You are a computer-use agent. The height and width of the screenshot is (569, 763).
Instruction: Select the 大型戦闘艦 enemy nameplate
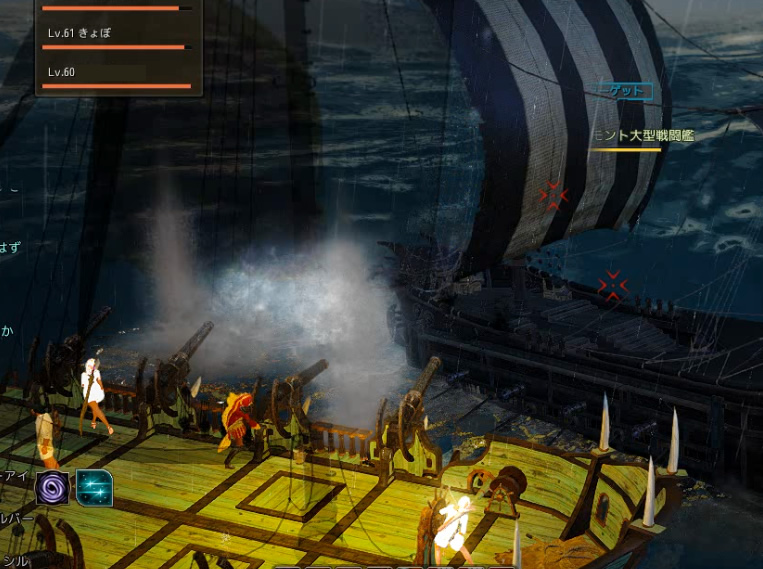(x=642, y=136)
